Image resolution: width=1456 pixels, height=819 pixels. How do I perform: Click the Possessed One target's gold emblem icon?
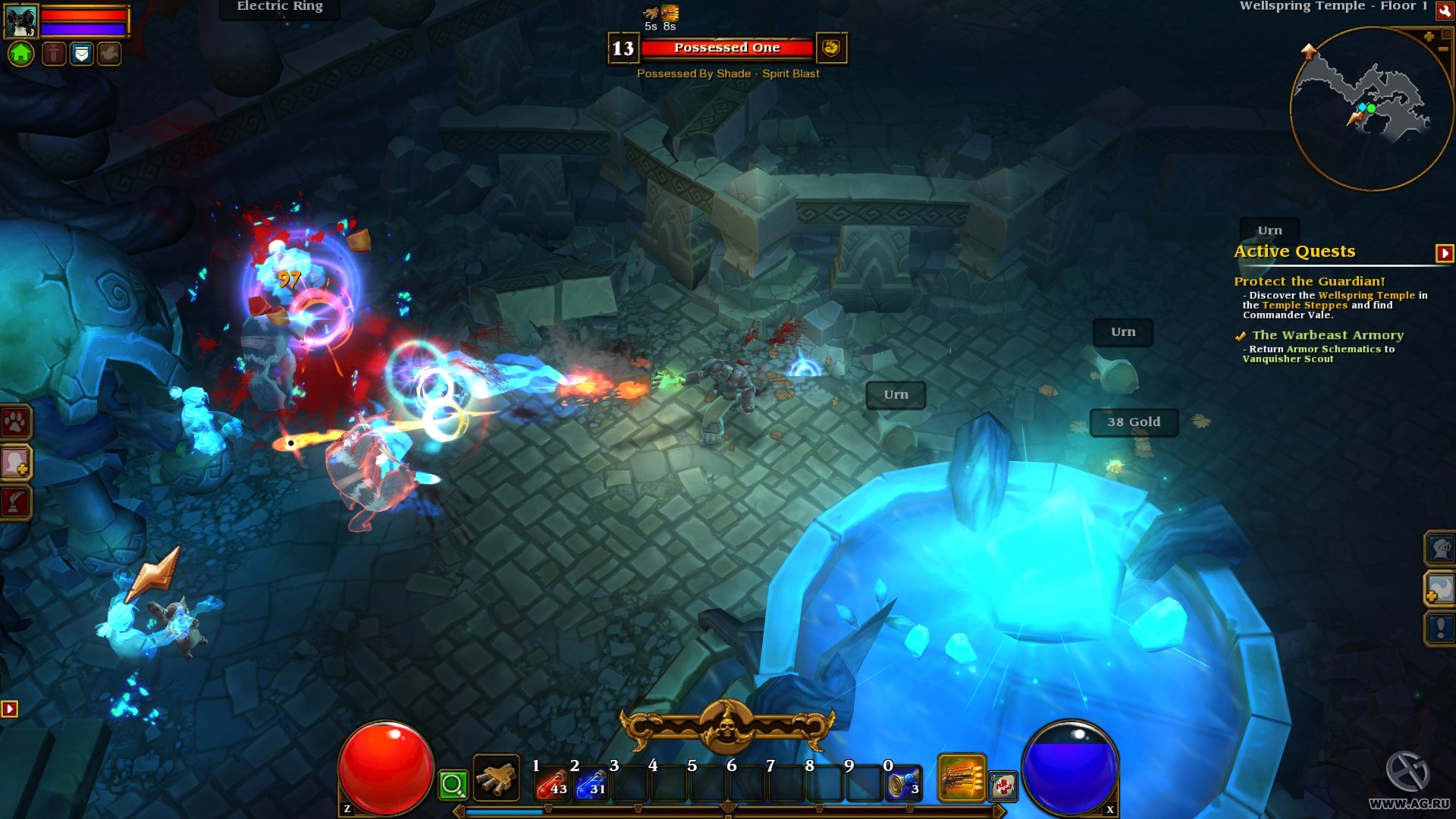pyautogui.click(x=831, y=49)
